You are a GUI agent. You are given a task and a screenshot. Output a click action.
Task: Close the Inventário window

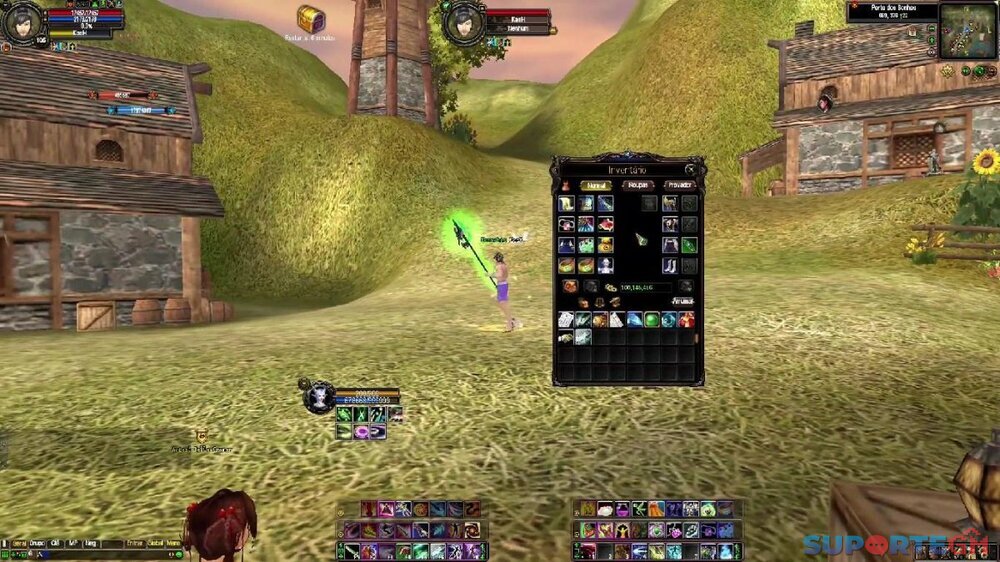coord(690,170)
